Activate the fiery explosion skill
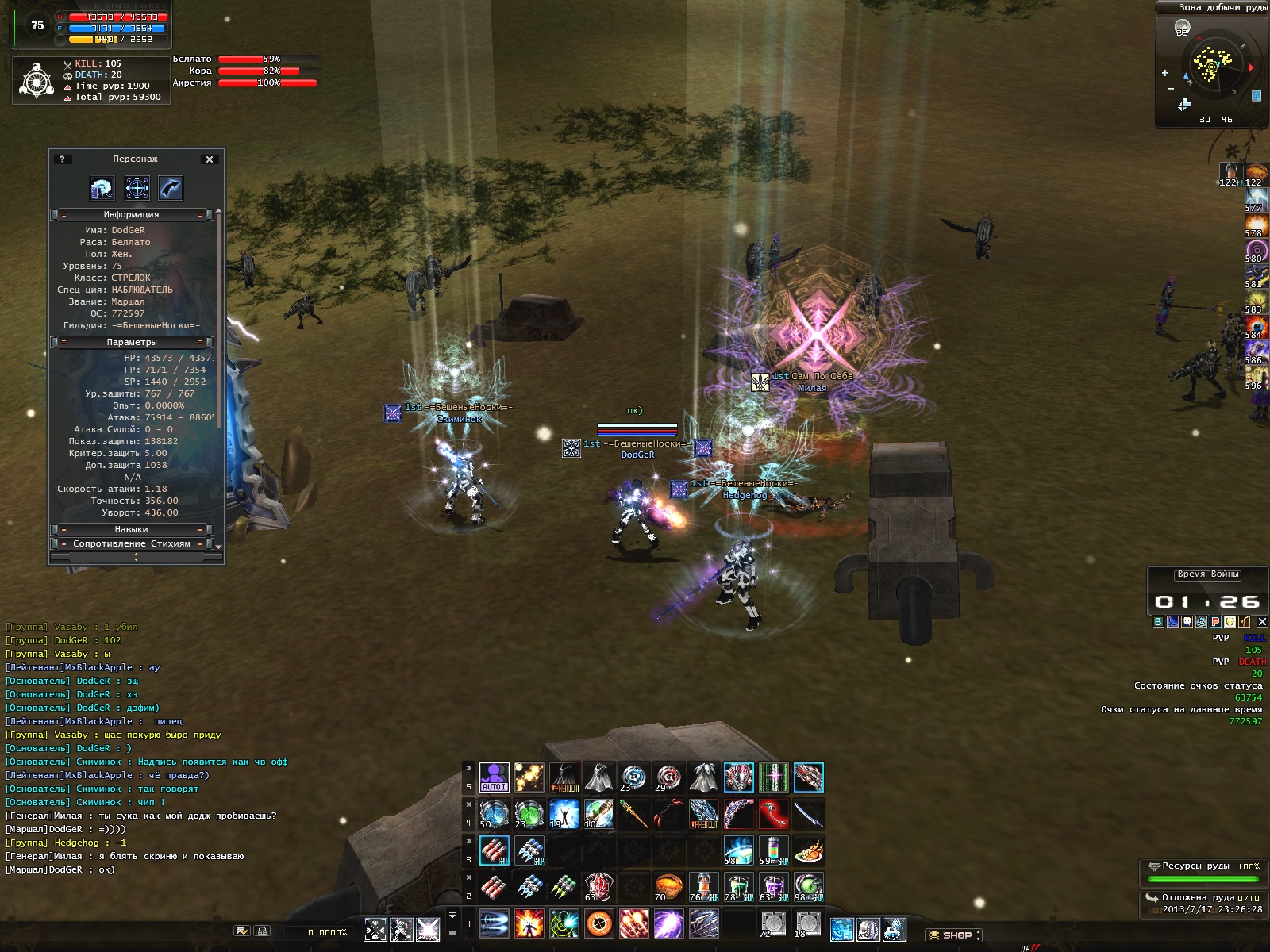This screenshot has height=952, width=1270. point(529,924)
